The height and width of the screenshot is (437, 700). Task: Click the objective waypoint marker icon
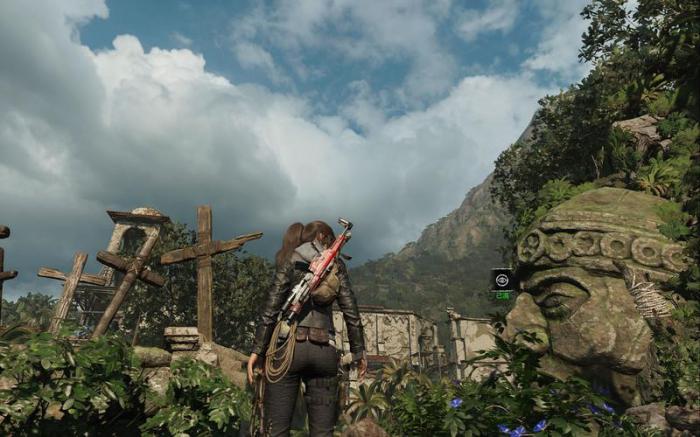[502, 280]
